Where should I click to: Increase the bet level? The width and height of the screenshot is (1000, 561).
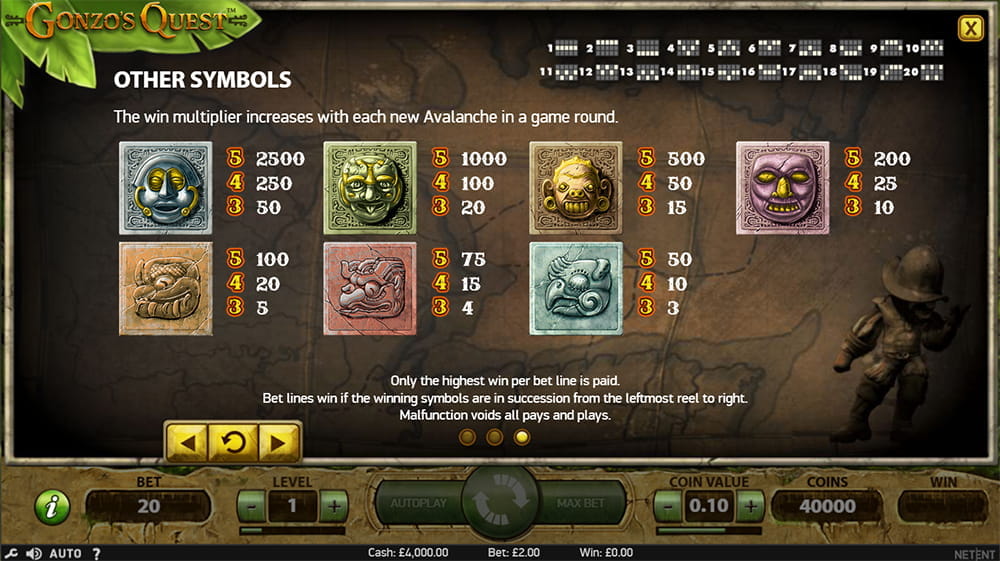coord(334,506)
